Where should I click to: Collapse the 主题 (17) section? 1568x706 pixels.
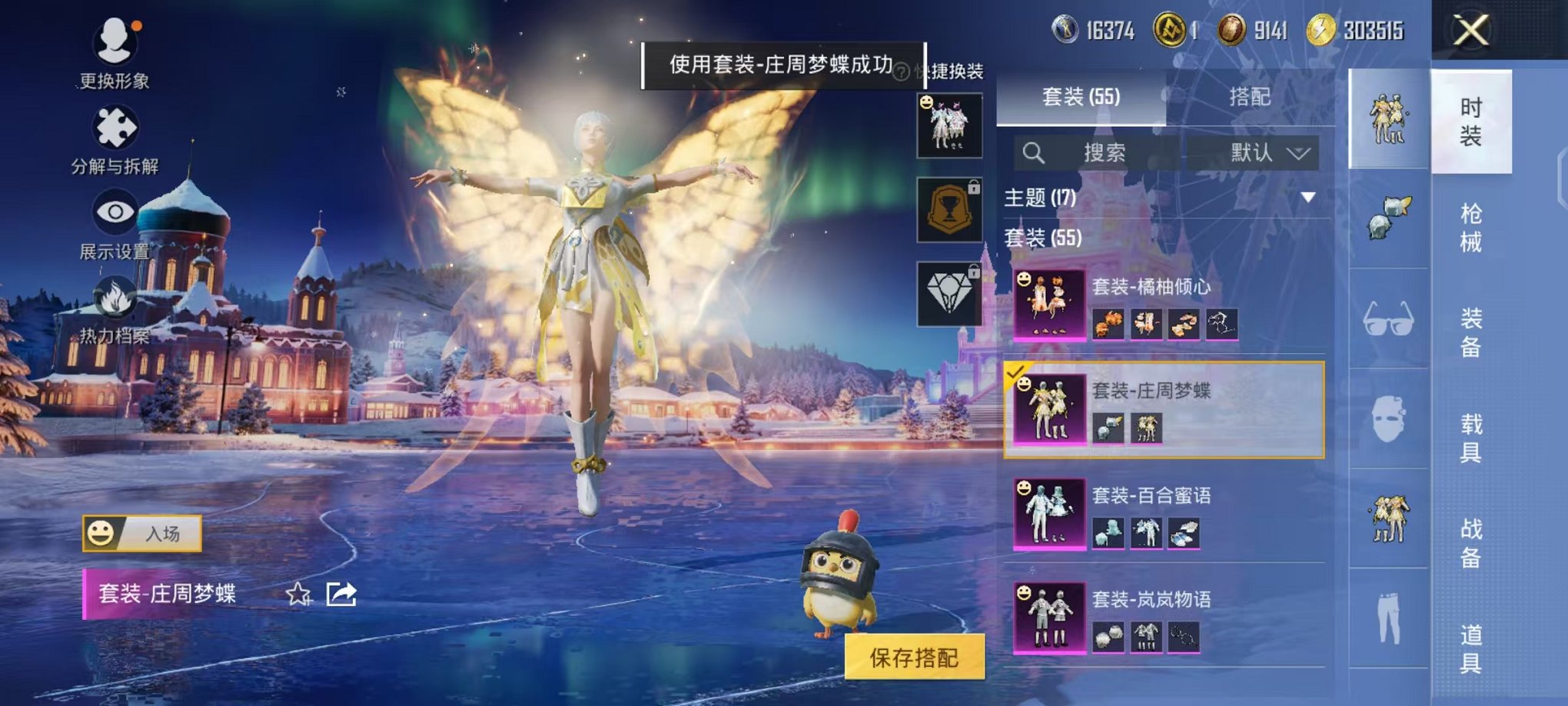tap(1308, 198)
